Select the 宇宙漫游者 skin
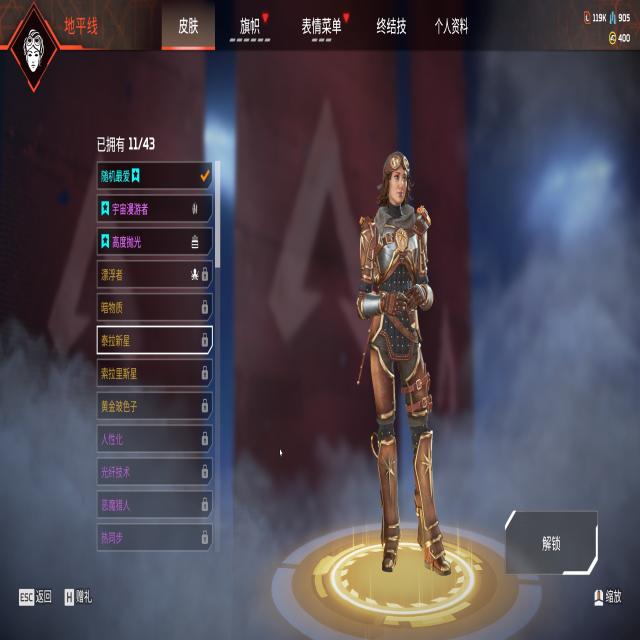Image resolution: width=640 pixels, height=640 pixels. point(154,209)
